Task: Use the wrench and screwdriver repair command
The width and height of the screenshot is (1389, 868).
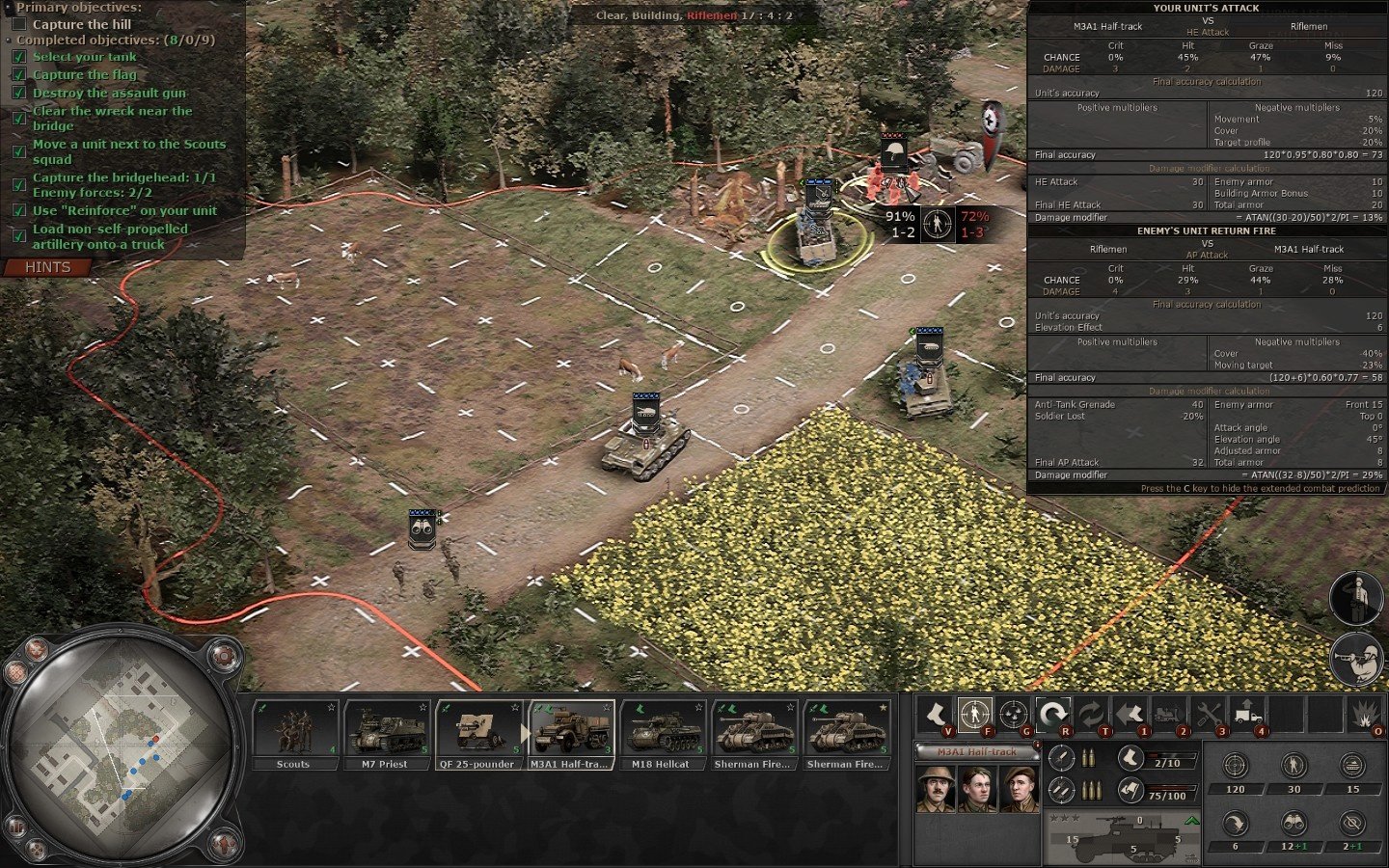Action: 1209,715
